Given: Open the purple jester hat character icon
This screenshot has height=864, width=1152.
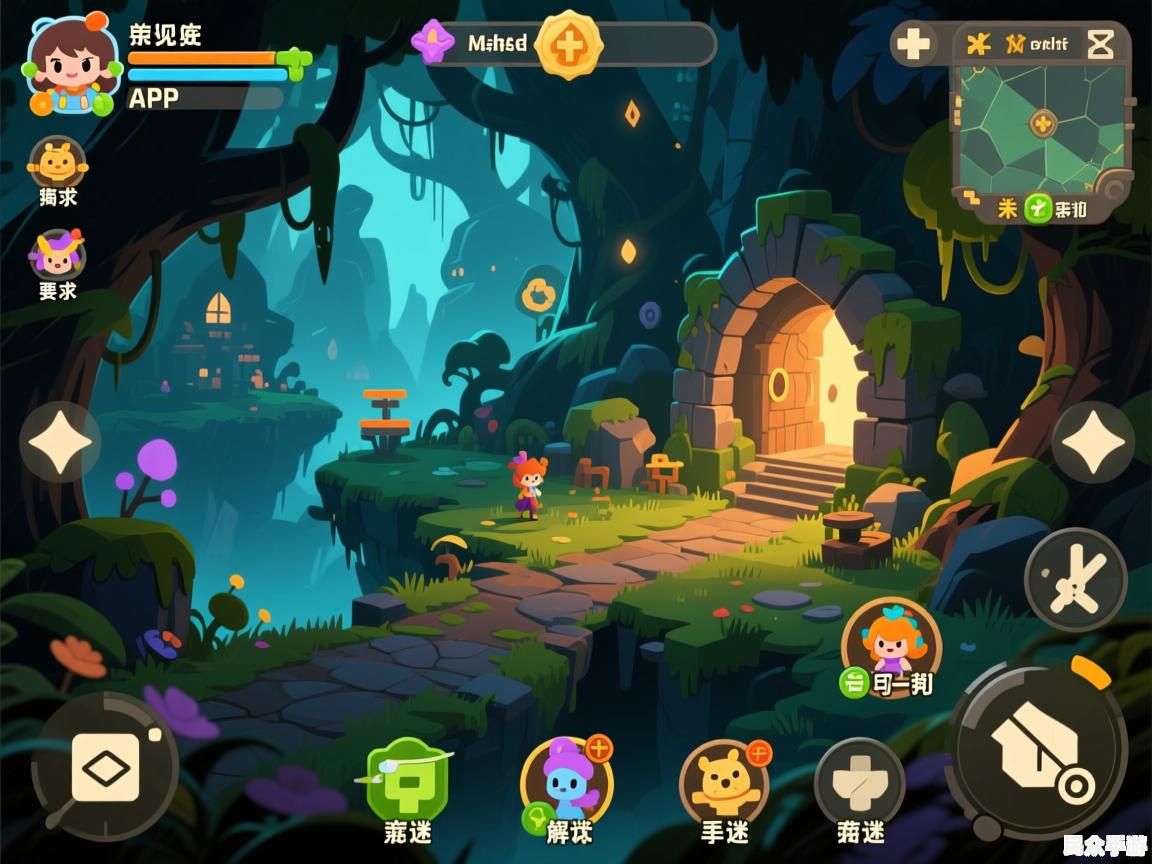Looking at the screenshot, I should (57, 255).
